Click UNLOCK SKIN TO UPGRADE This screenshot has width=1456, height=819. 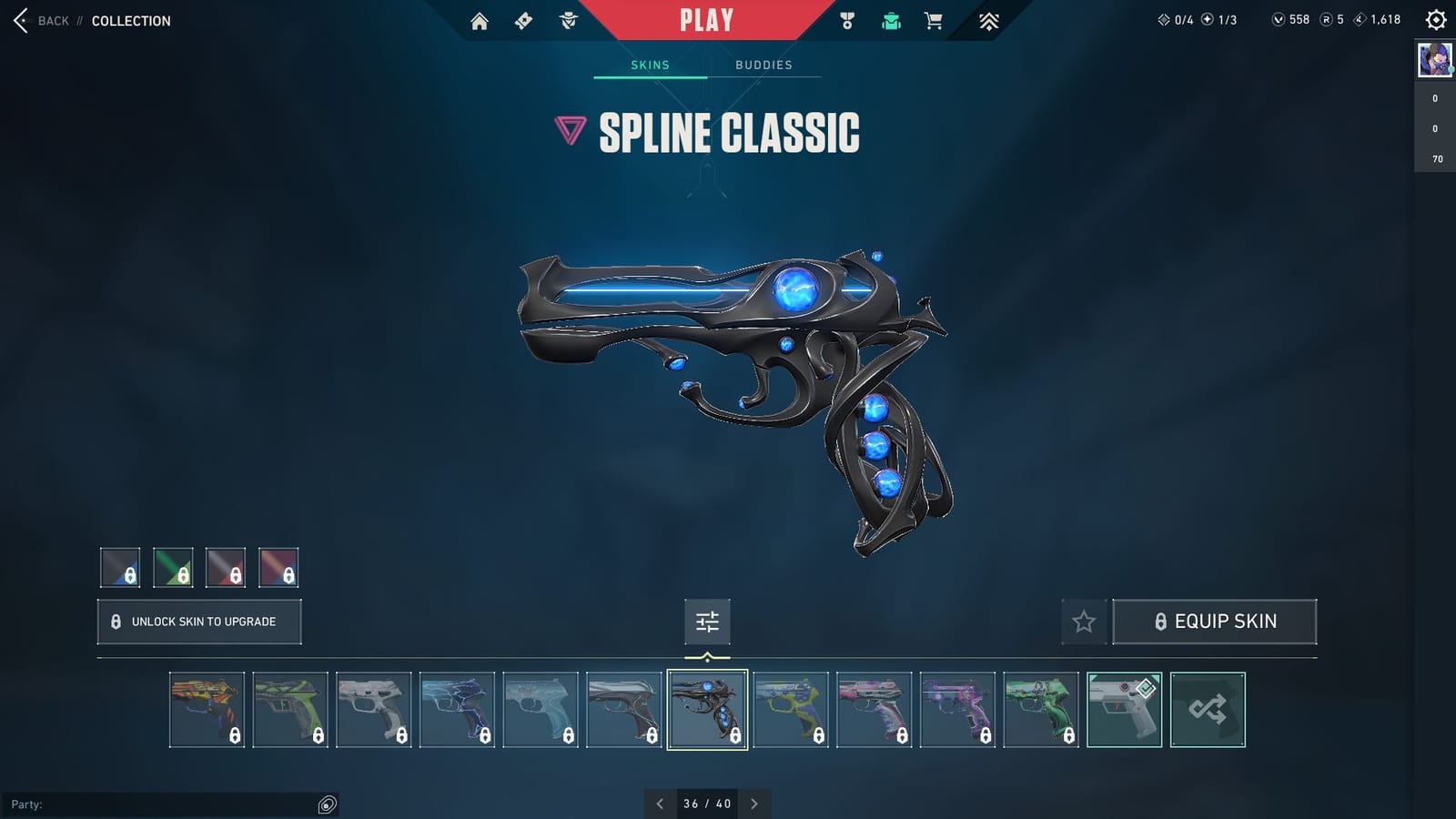[198, 622]
